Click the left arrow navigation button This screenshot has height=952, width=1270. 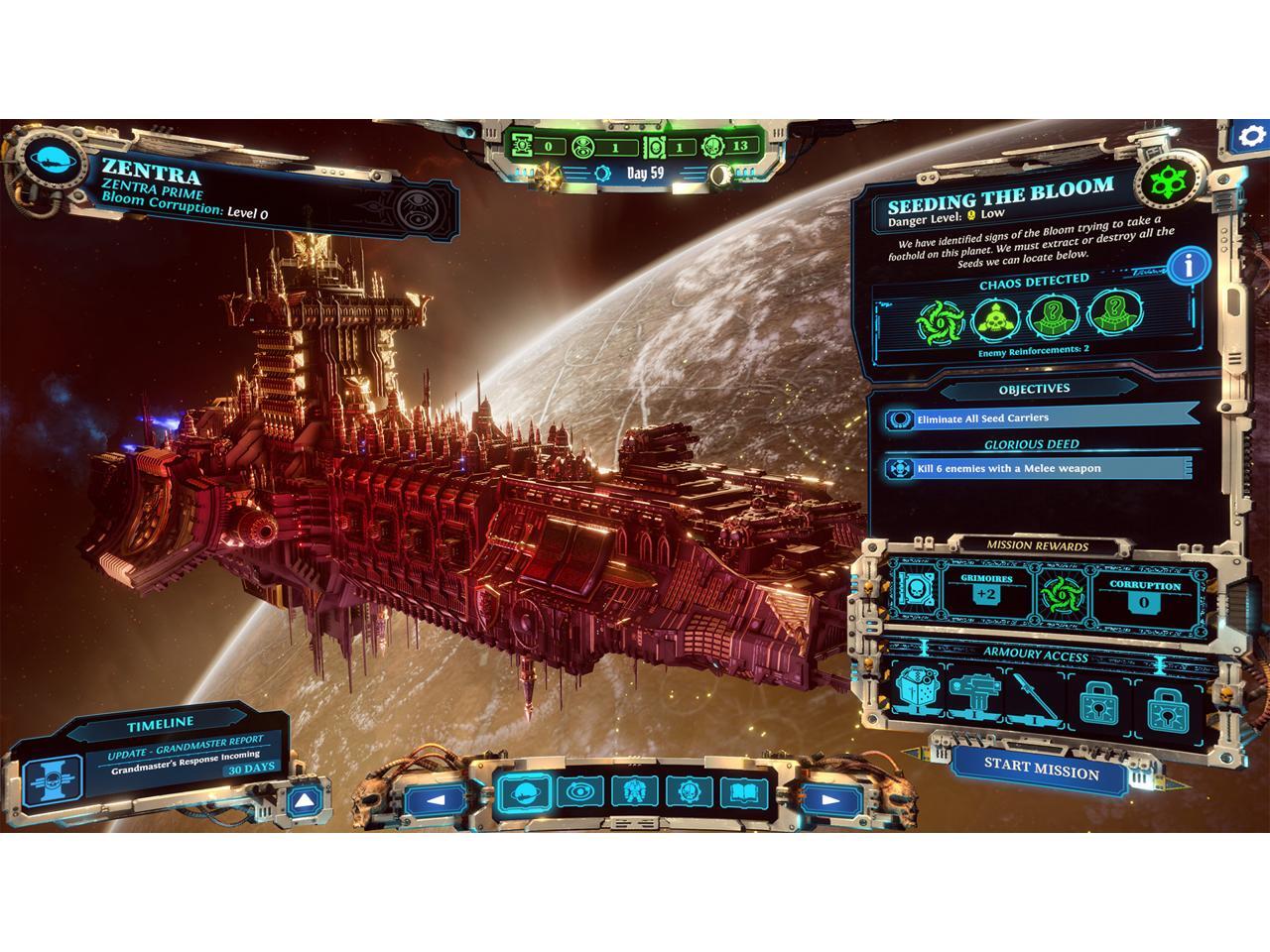click(435, 798)
